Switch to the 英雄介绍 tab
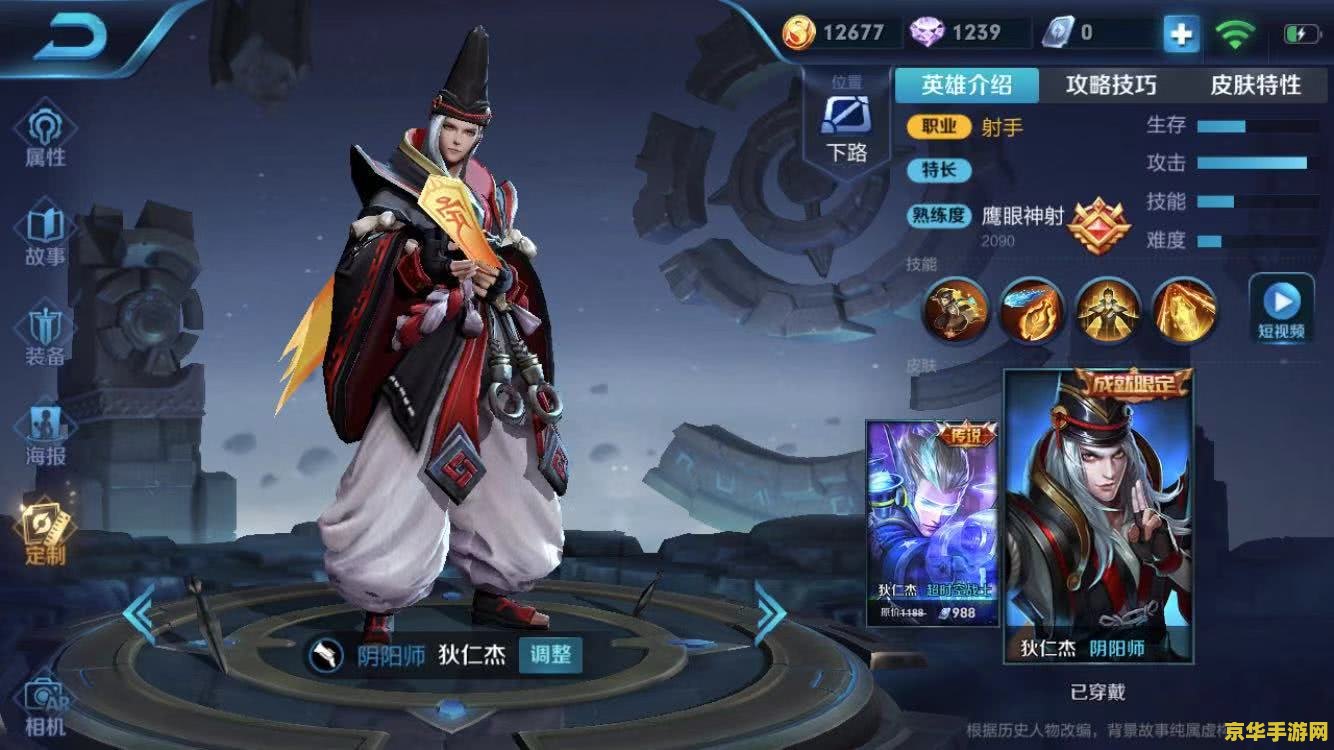This screenshot has width=1334, height=750. click(966, 85)
